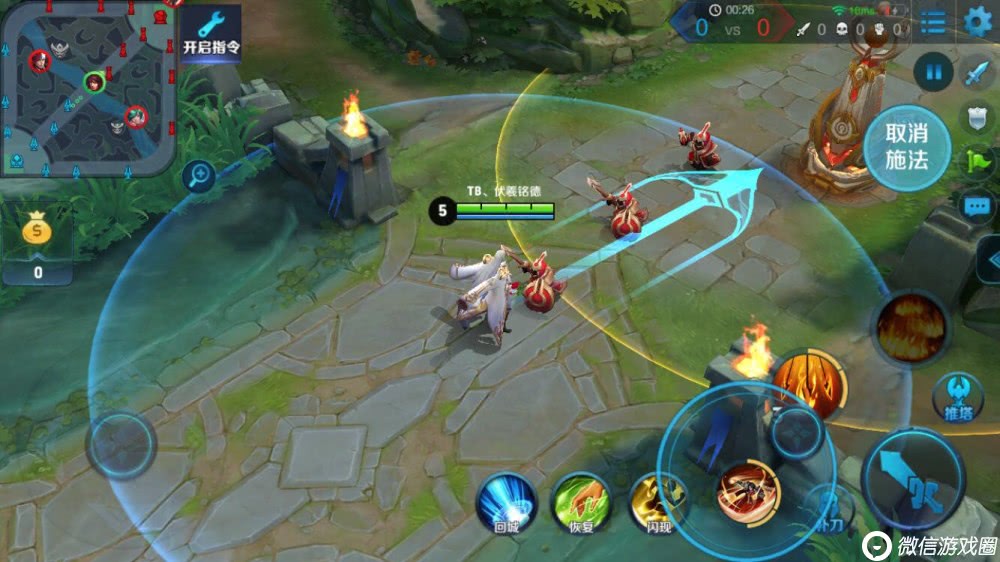
Task: Open the gear settings menu
Action: (x=977, y=22)
